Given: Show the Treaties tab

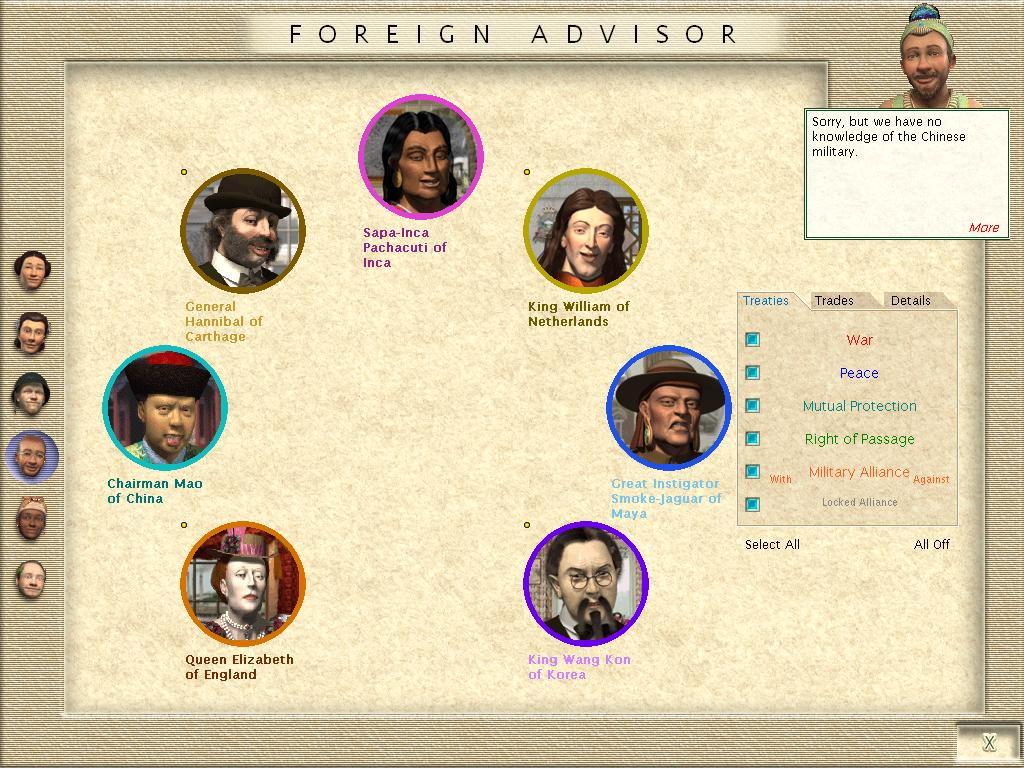Looking at the screenshot, I should coord(766,301).
